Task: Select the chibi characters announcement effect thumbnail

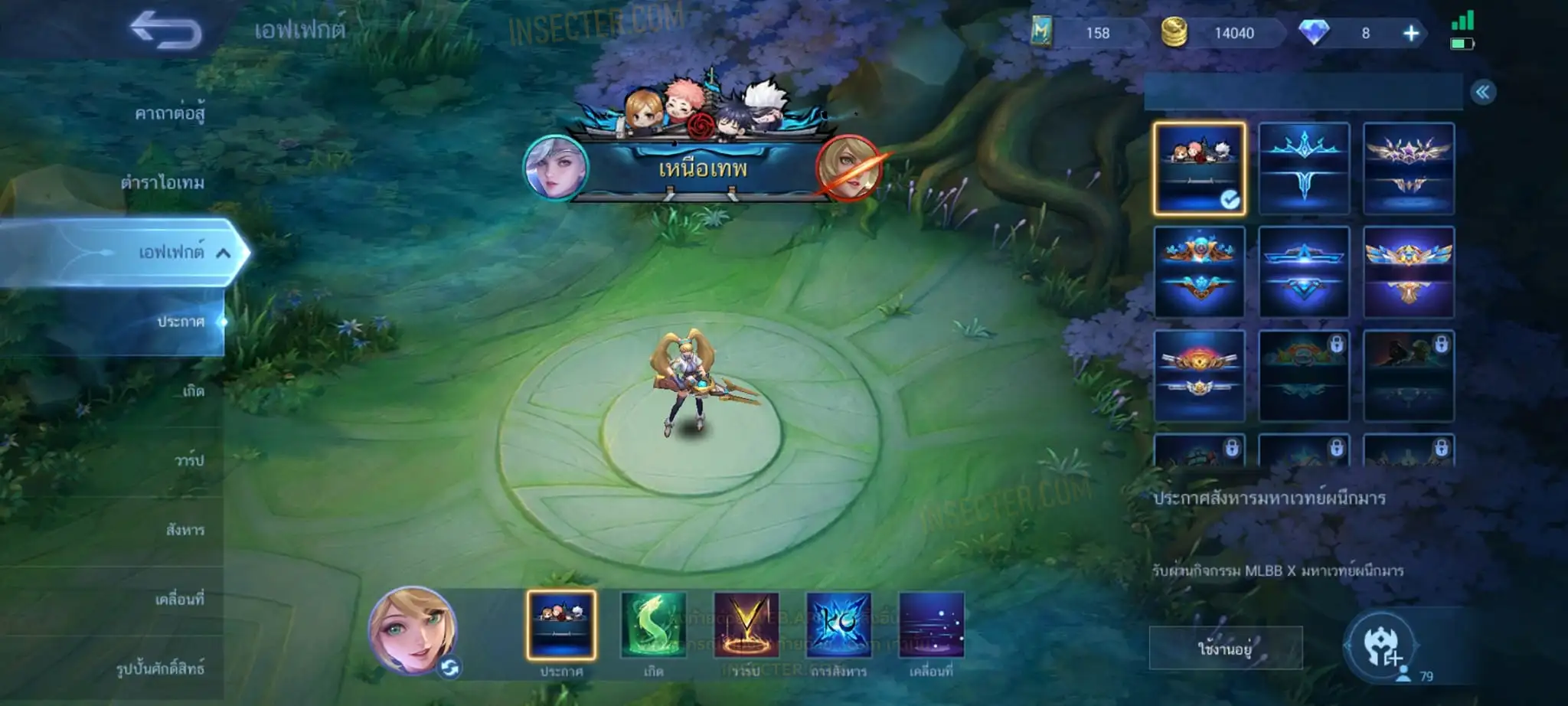Action: 1199,168
